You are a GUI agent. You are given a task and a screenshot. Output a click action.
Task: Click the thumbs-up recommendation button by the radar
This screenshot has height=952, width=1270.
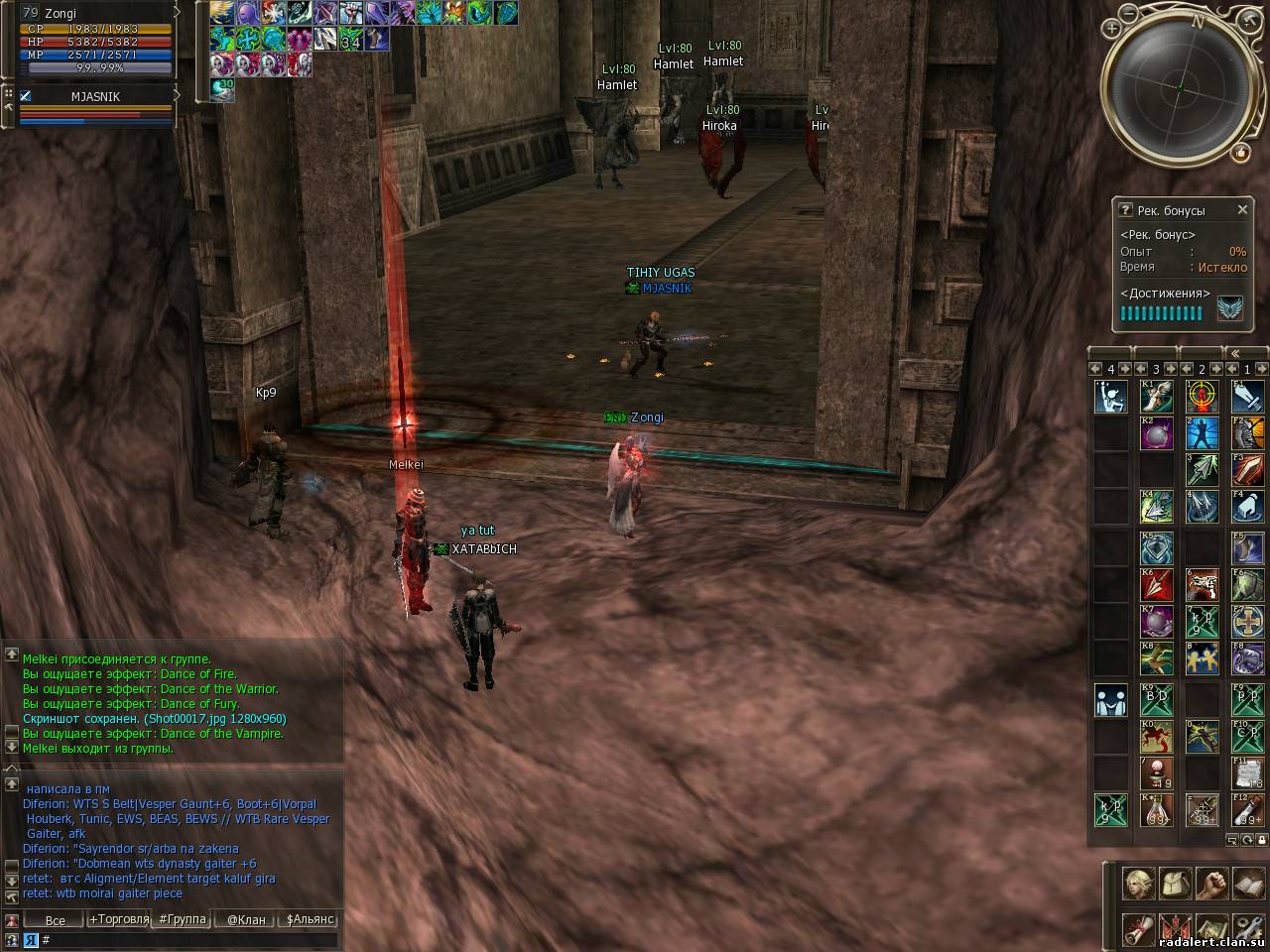(x=1240, y=153)
